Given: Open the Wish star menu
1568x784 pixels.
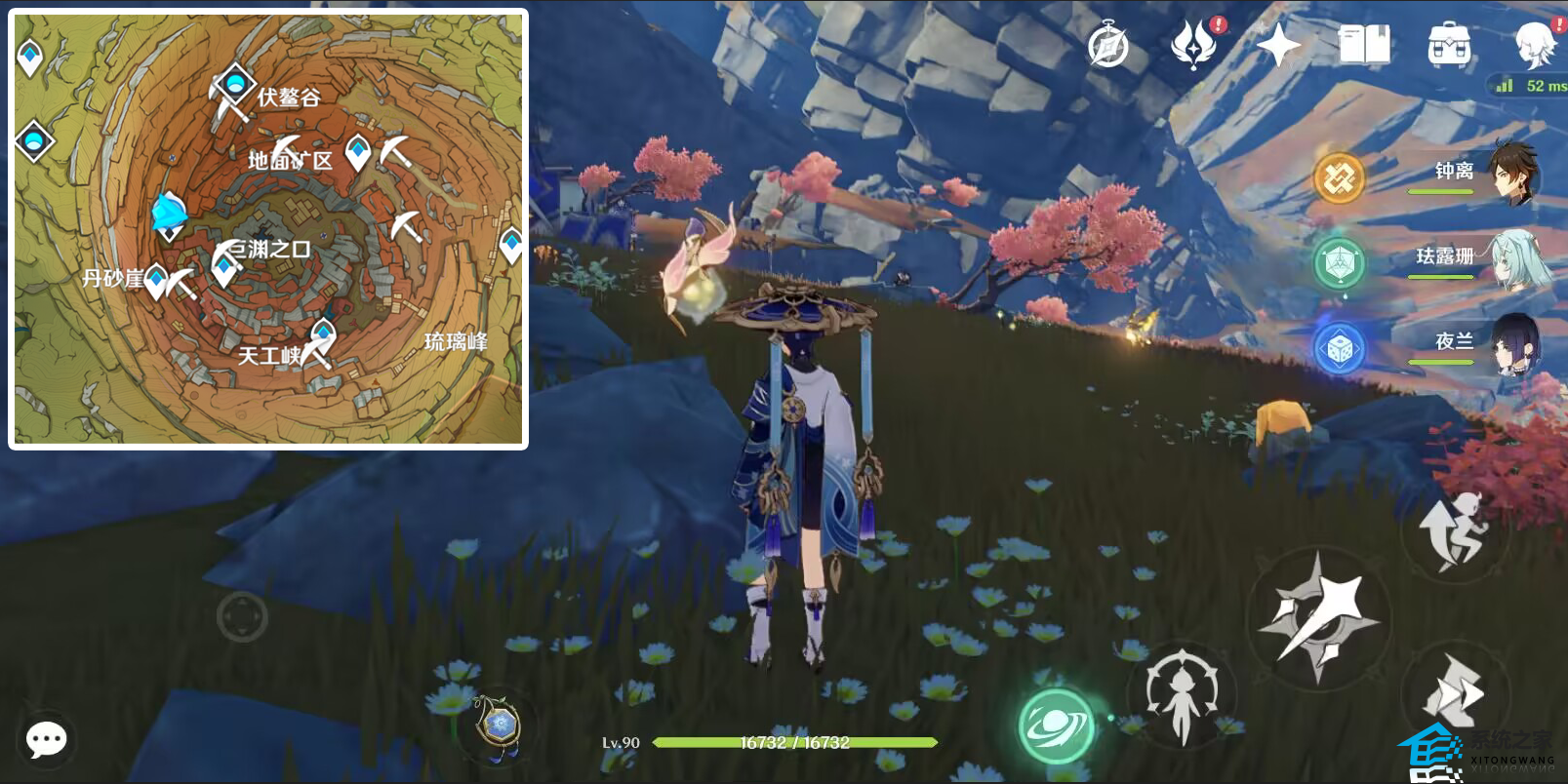Looking at the screenshot, I should click(1277, 45).
